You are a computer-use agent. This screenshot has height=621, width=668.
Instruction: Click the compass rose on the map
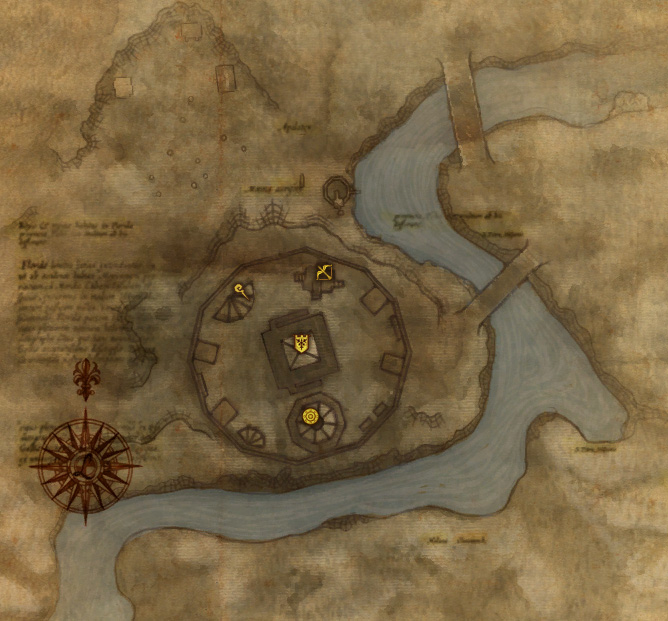tap(84, 462)
